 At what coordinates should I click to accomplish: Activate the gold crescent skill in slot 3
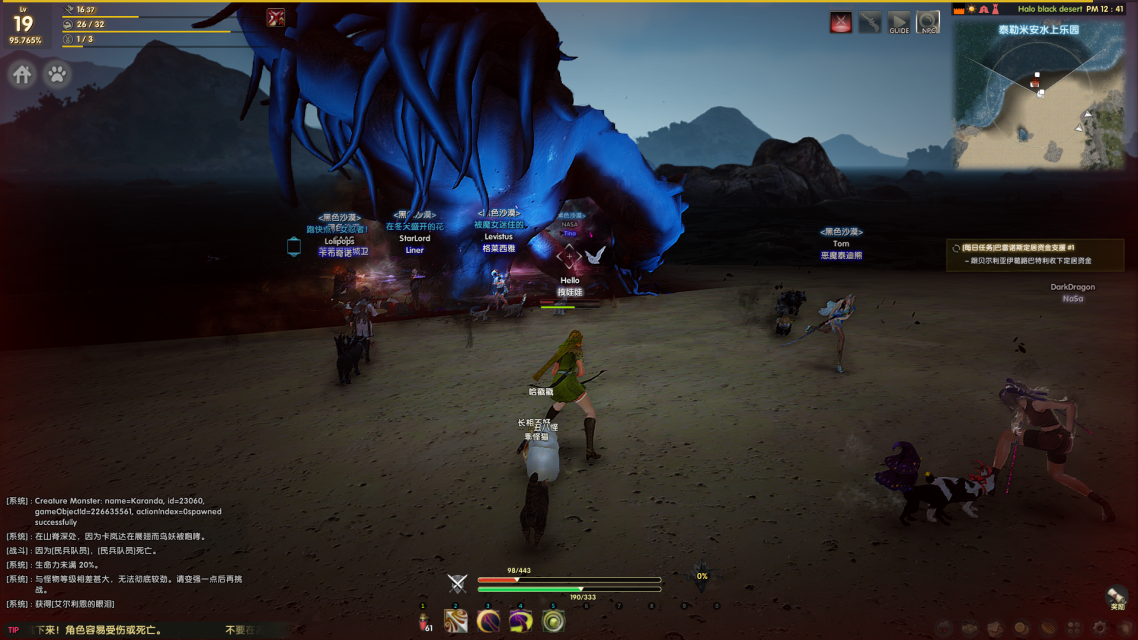pyautogui.click(x=488, y=622)
